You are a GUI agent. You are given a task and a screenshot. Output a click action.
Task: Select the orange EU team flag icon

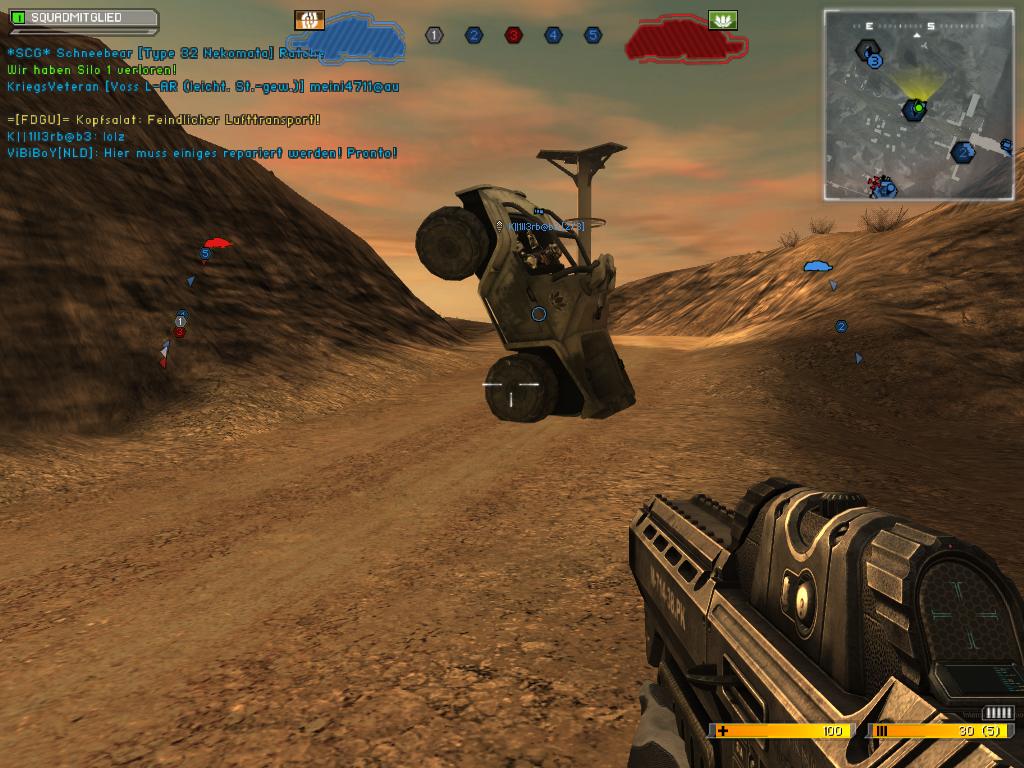click(x=309, y=20)
